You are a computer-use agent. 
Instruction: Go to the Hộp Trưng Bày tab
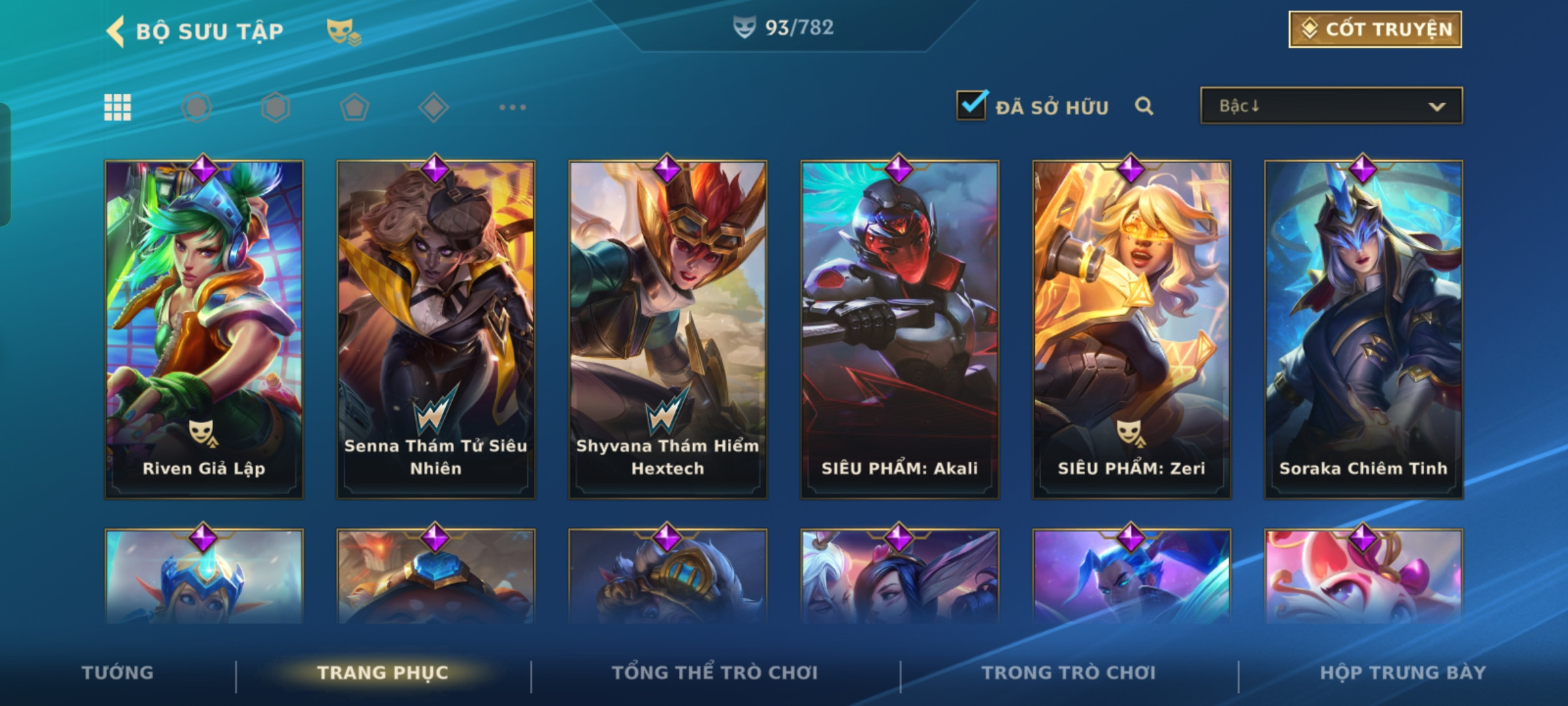(x=1403, y=673)
